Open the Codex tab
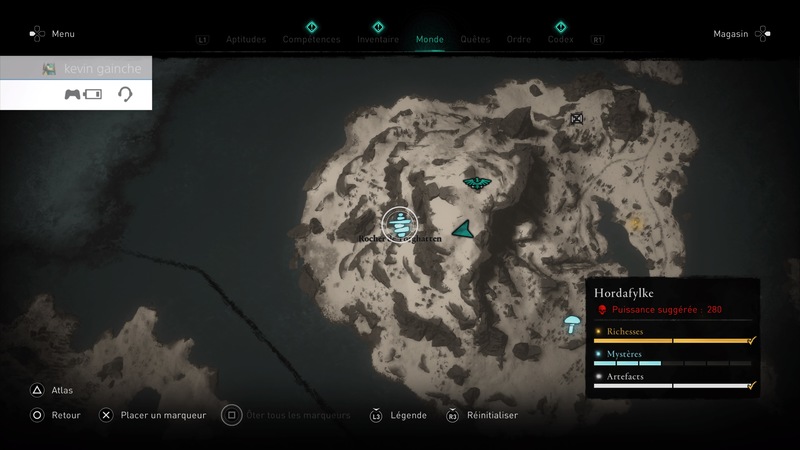800x450 pixels. coord(560,40)
